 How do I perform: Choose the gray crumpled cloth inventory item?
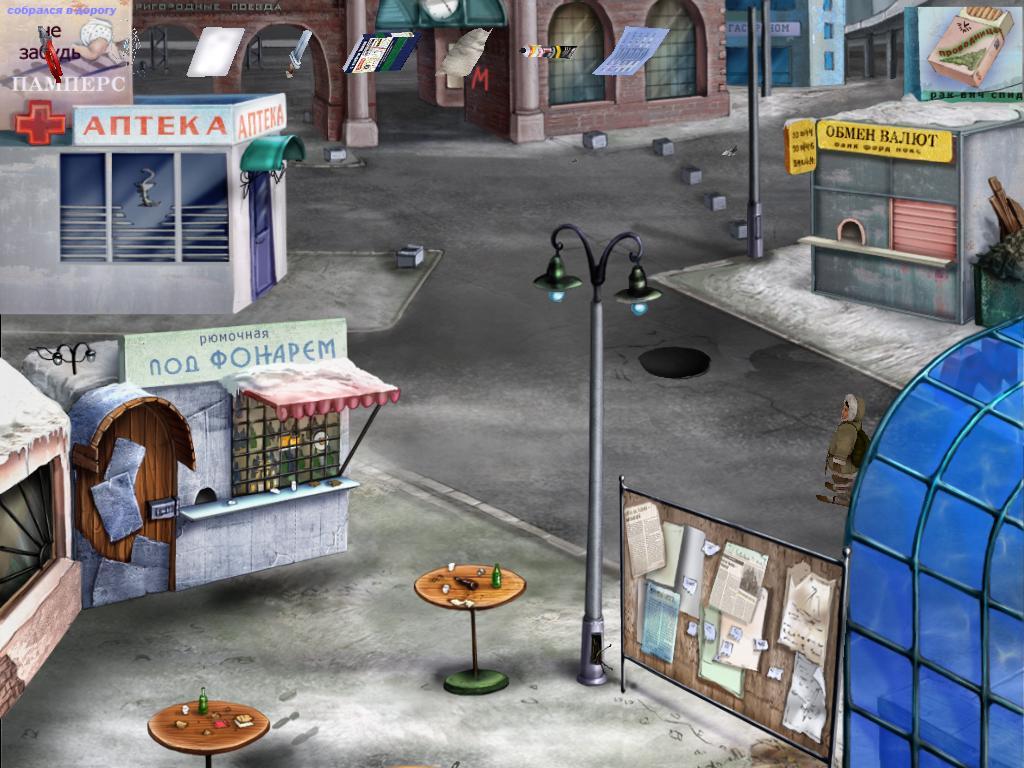pyautogui.click(x=465, y=51)
